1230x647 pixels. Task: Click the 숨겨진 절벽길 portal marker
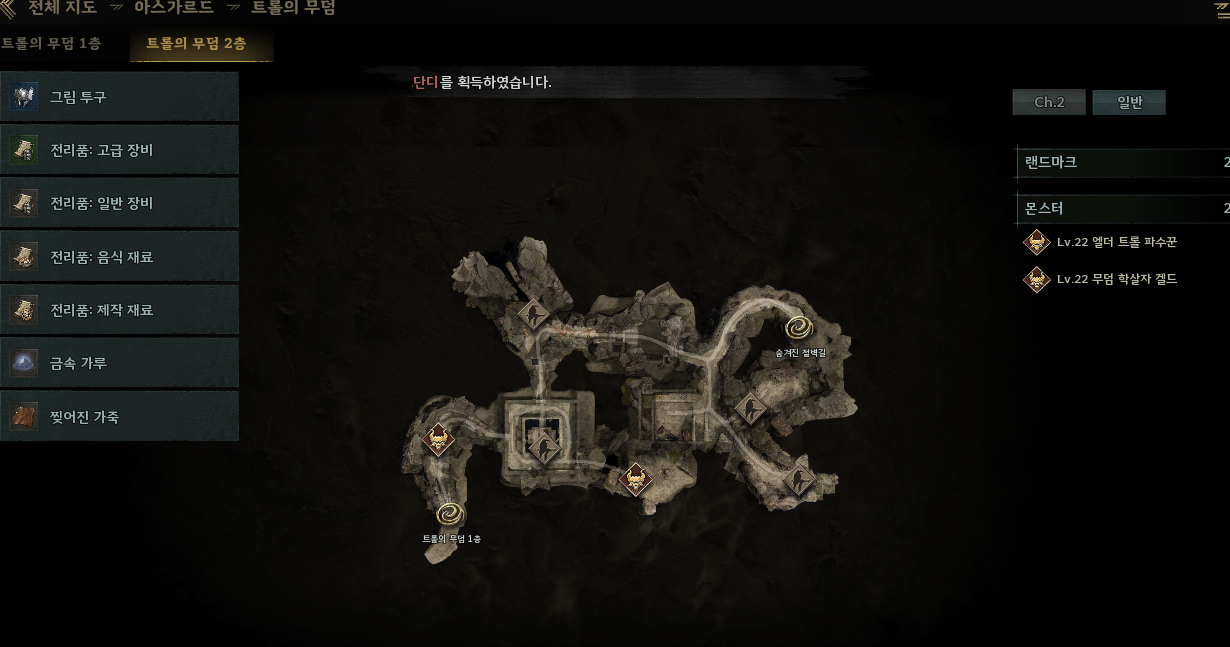[798, 327]
